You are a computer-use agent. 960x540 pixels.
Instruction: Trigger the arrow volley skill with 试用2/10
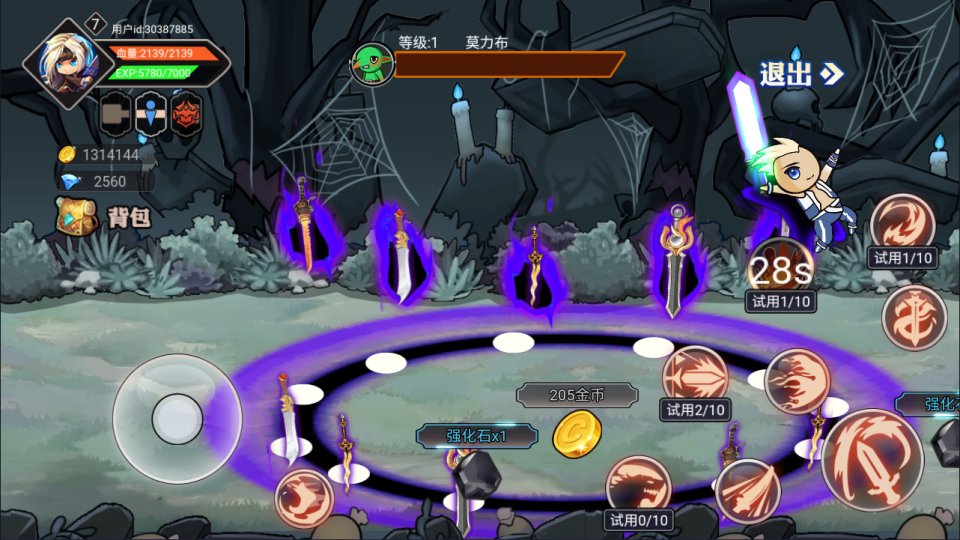pyautogui.click(x=695, y=377)
